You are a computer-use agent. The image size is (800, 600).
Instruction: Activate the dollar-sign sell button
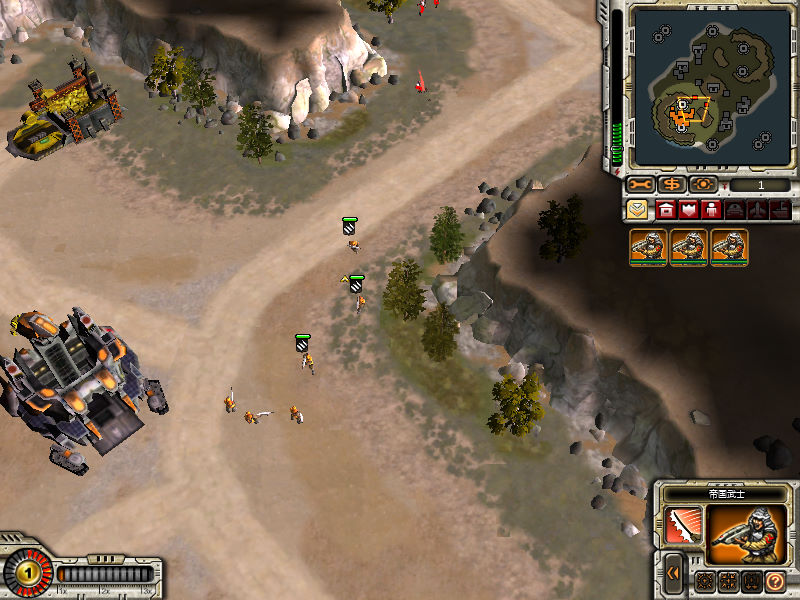672,185
